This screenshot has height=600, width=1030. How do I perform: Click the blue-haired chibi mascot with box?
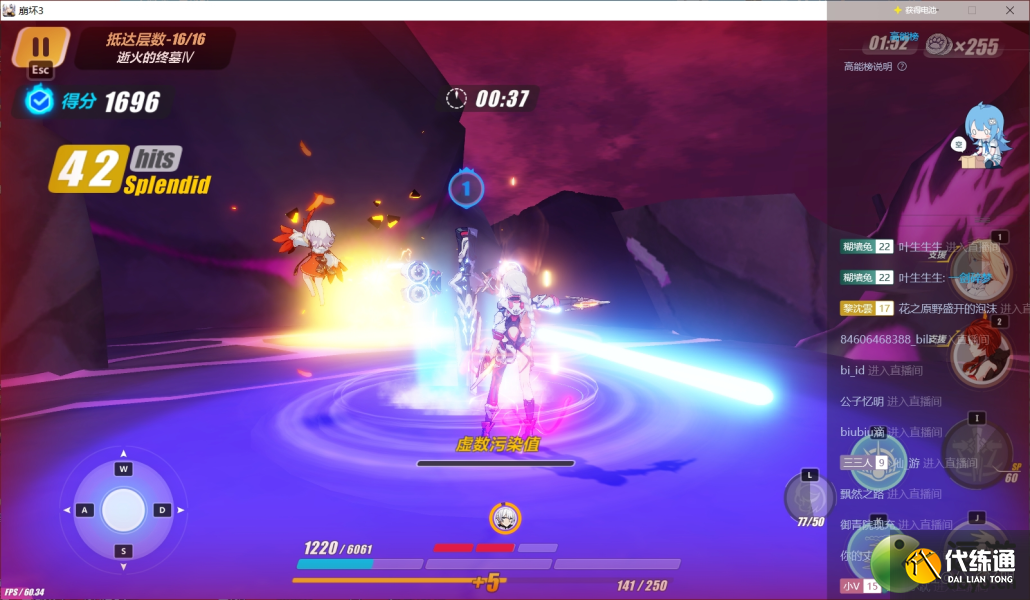pyautogui.click(x=982, y=137)
